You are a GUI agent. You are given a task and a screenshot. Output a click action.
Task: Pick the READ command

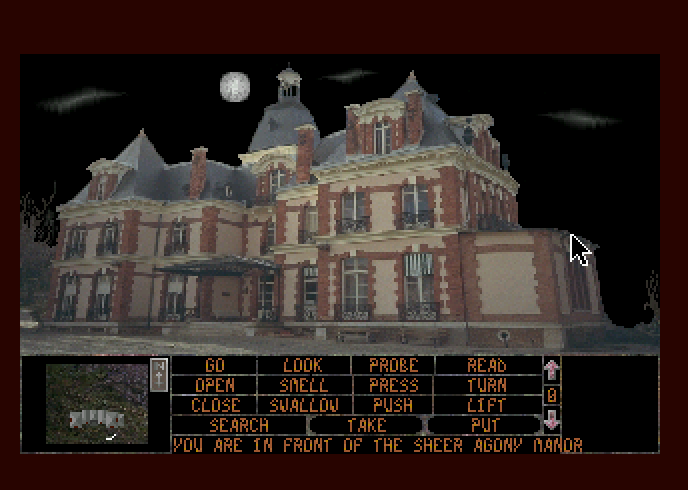pos(487,366)
